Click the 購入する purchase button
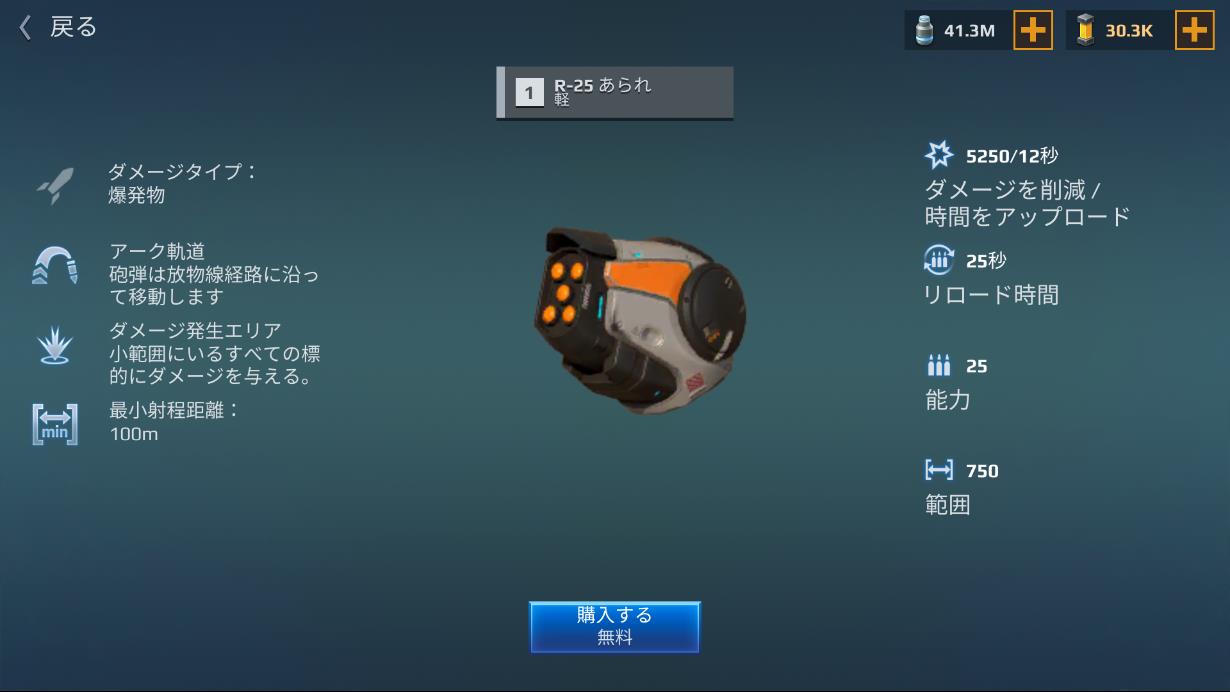 tap(614, 626)
